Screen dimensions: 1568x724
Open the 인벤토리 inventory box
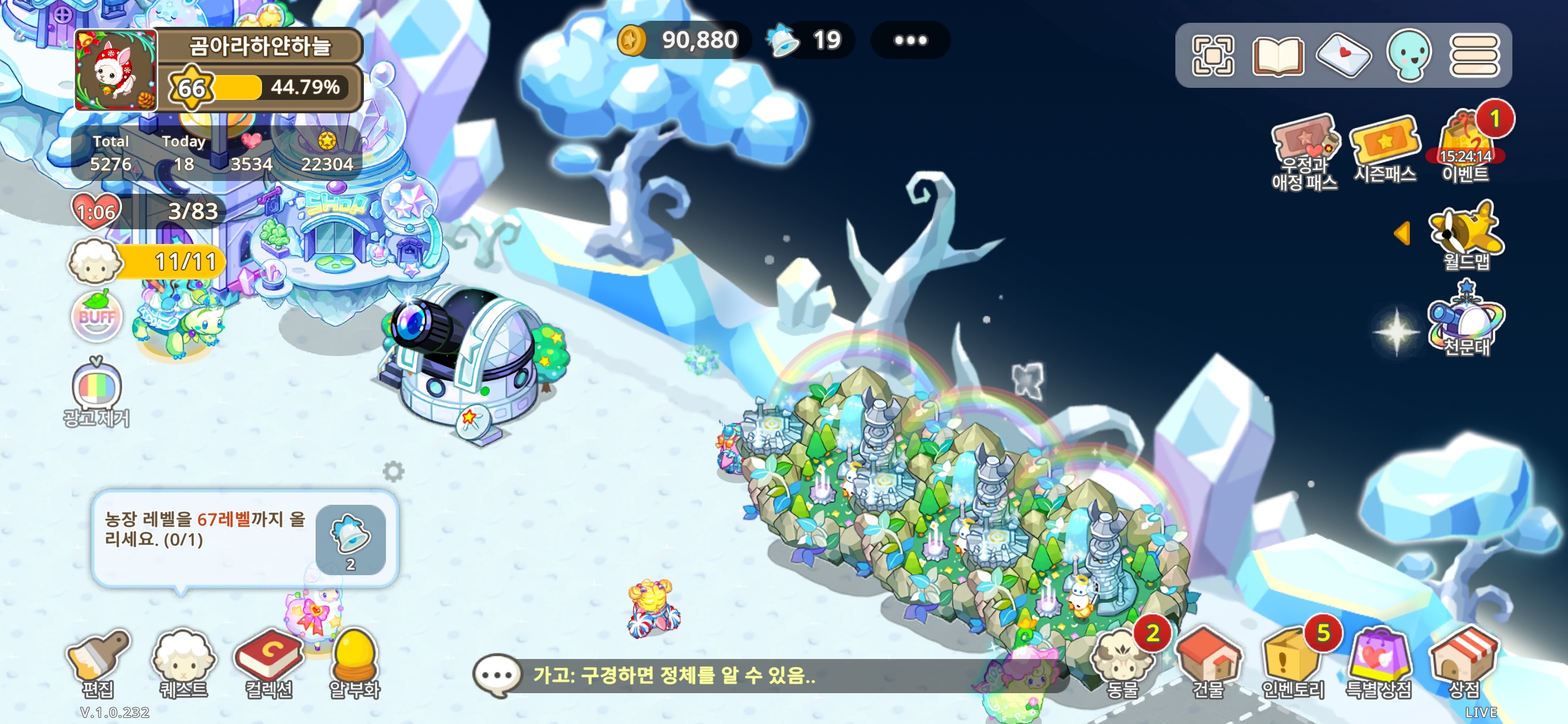(x=1293, y=660)
